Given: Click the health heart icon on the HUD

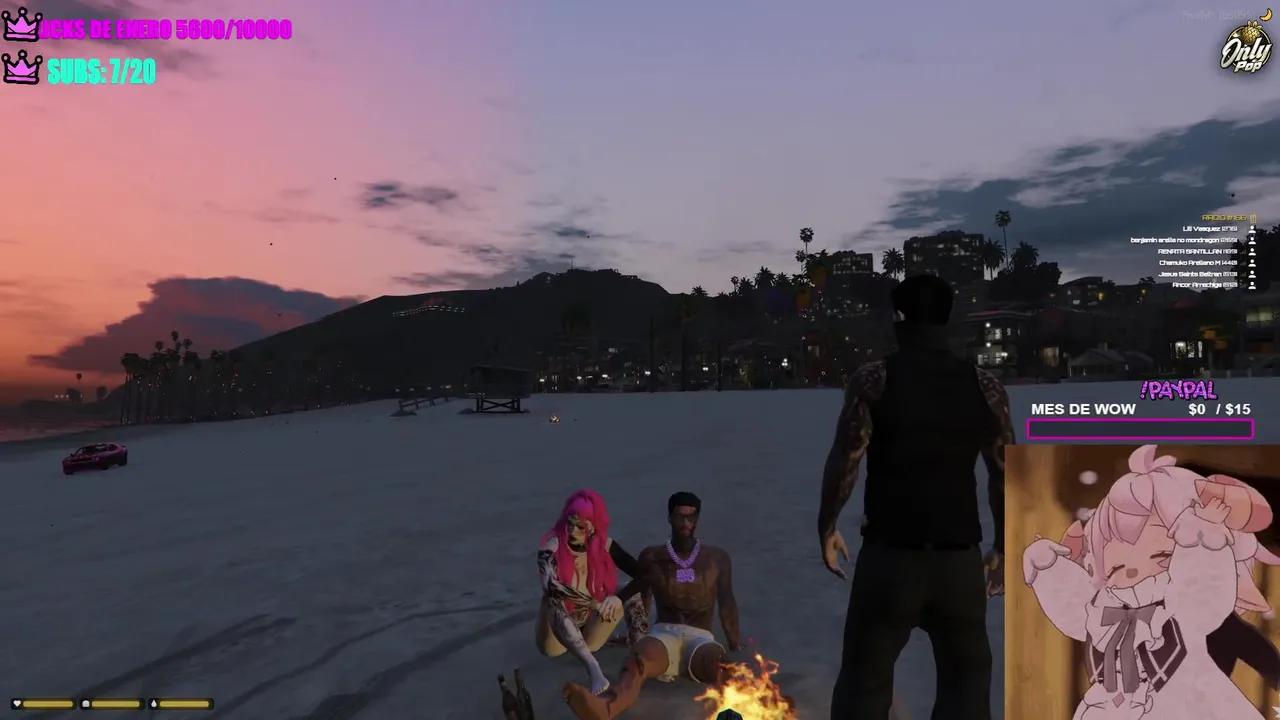Looking at the screenshot, I should pos(17,704).
